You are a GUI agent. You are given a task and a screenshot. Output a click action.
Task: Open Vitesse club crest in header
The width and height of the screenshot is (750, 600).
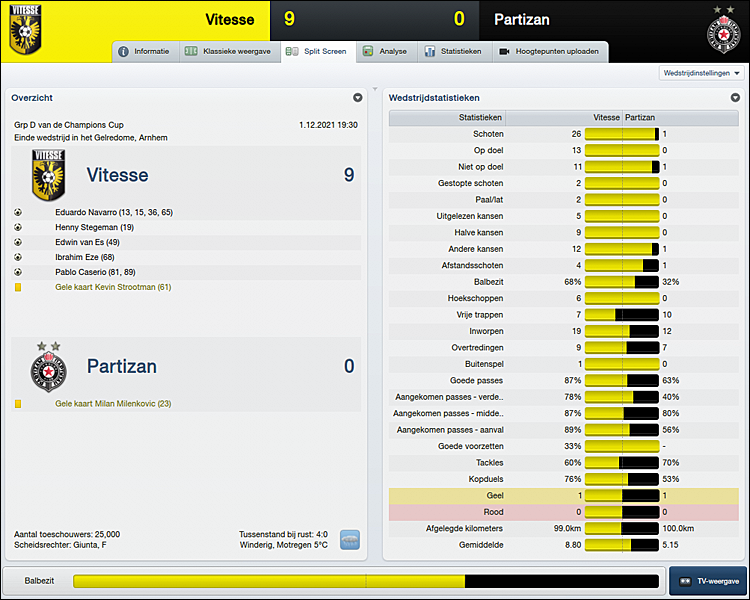(x=25, y=28)
